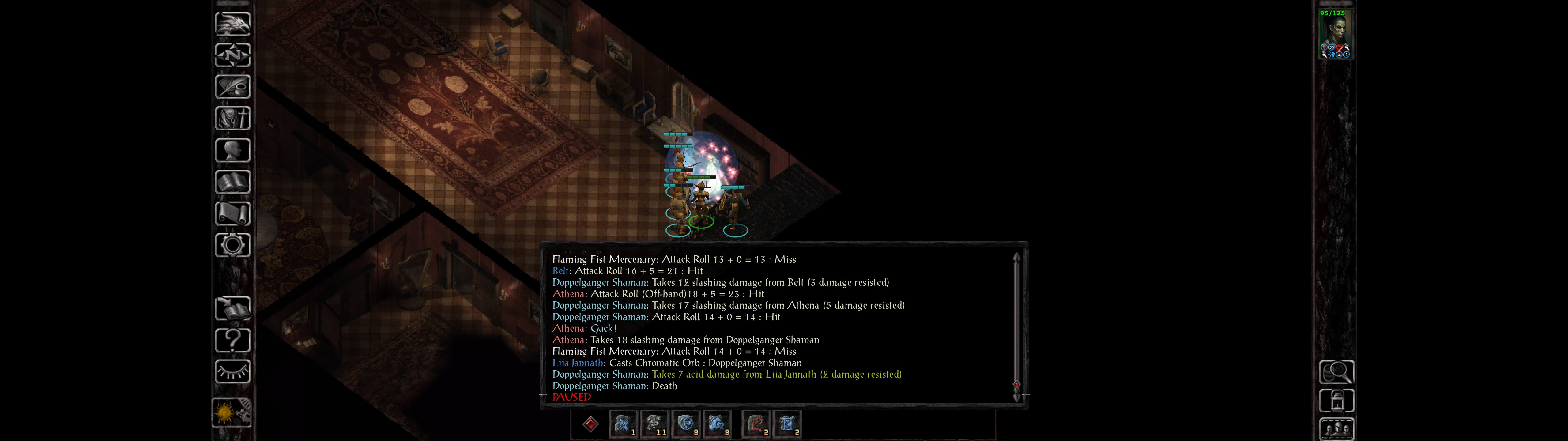Viewport: 1568px width, 441px height.
Task: Select all party members button
Action: click(1336, 429)
